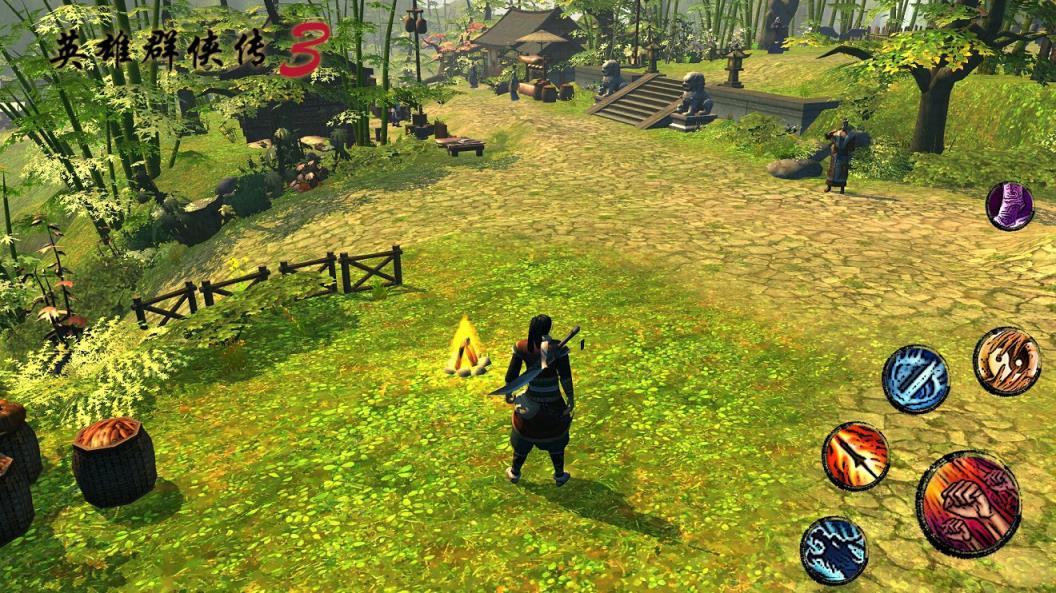Cast the fiery red spear skill

click(855, 456)
